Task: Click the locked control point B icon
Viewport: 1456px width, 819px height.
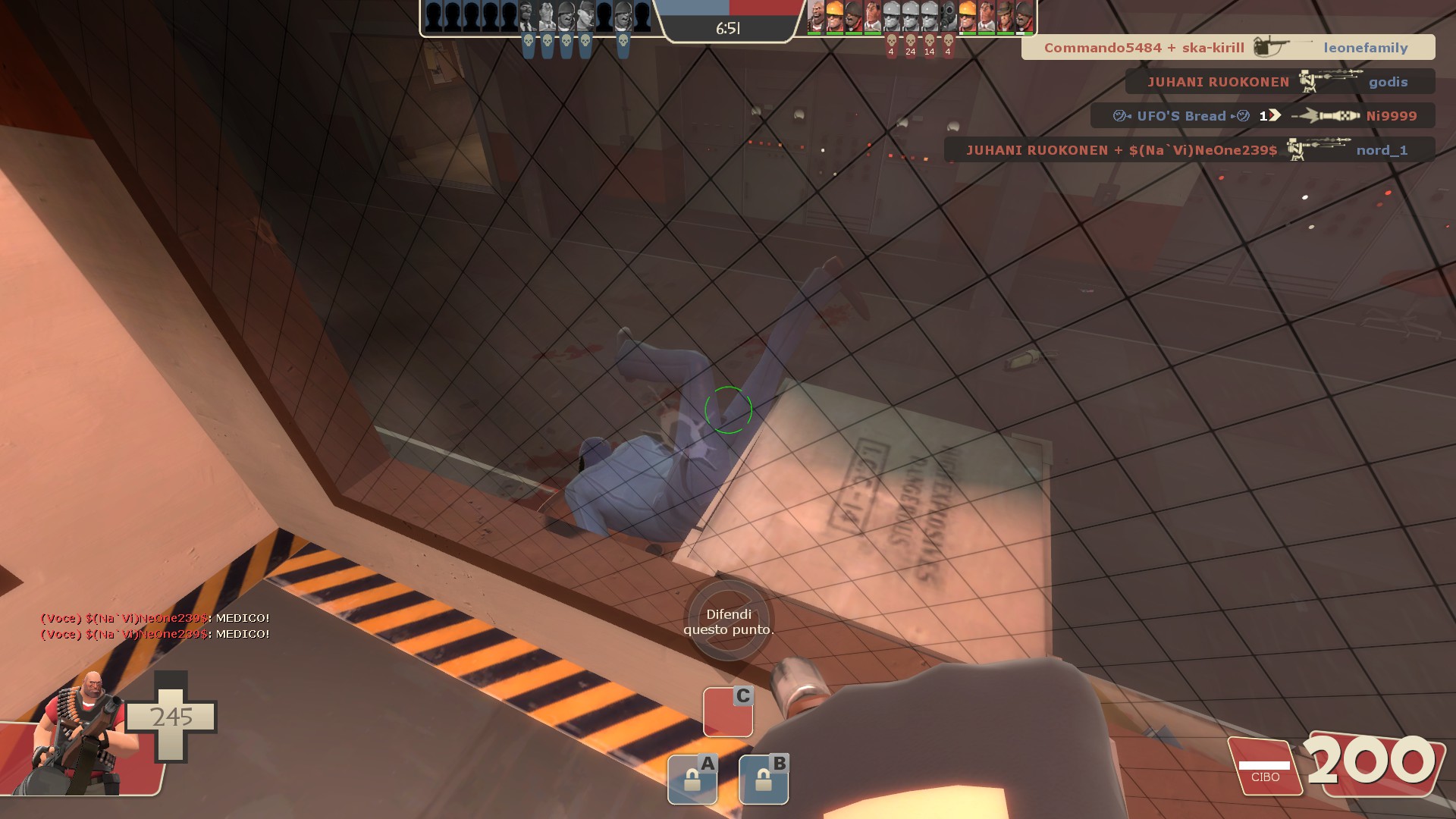Action: coord(764,779)
